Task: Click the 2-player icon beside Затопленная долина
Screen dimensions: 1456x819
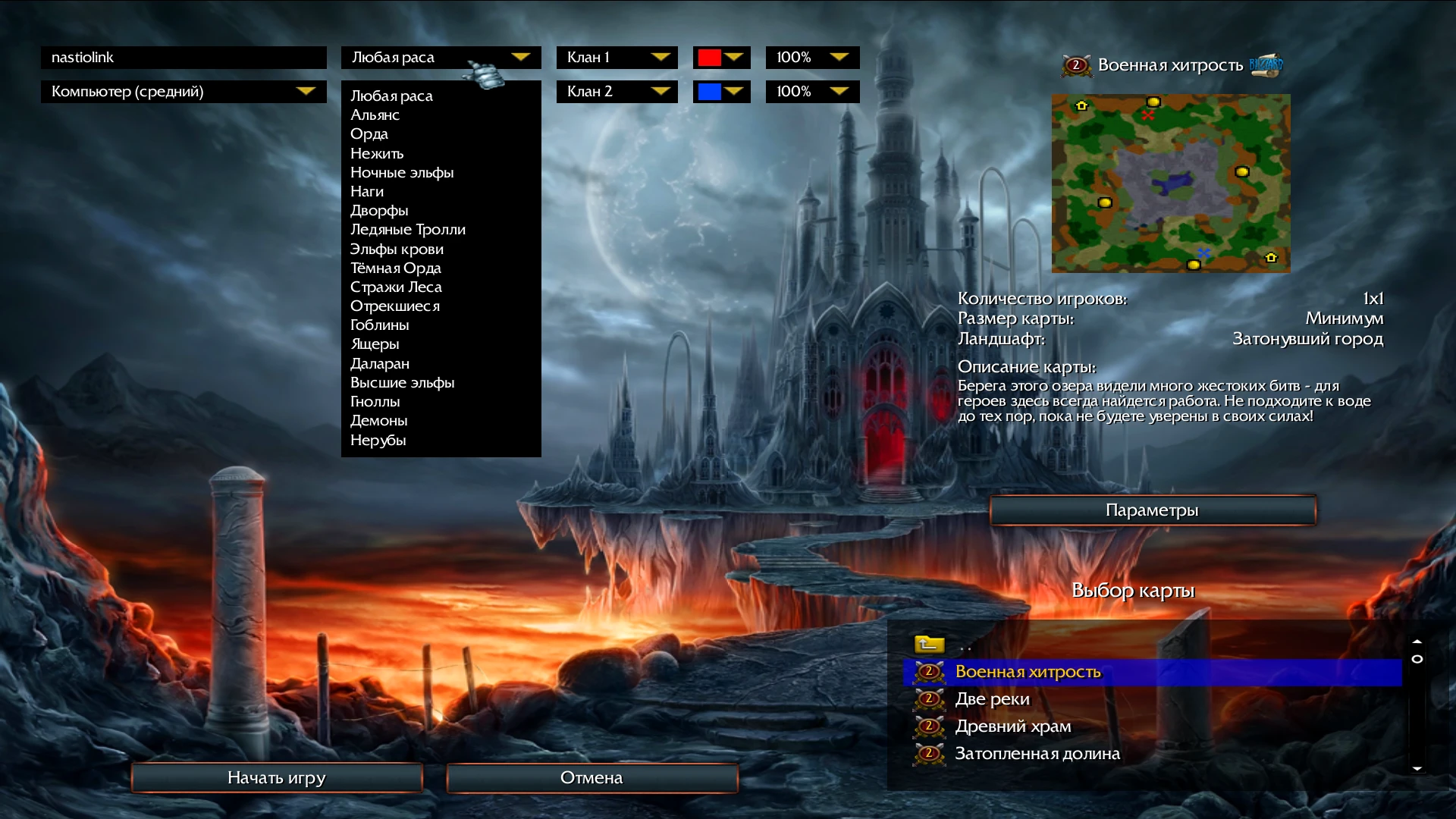Action: (x=928, y=753)
